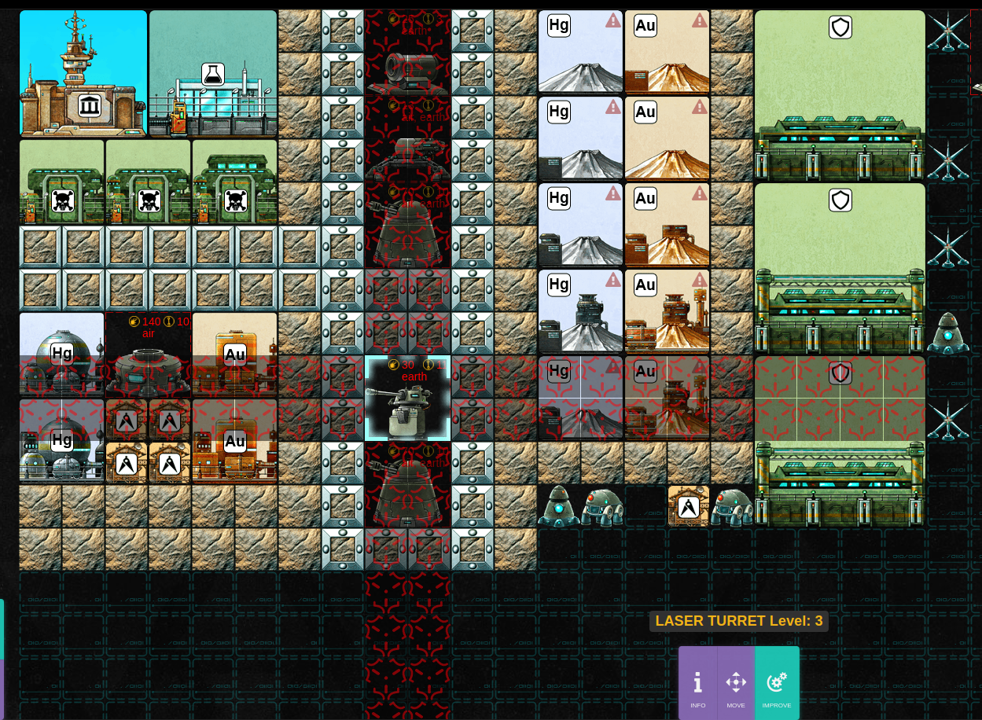This screenshot has width=982, height=720.
Task: Select the laboratory building with flask icon
Action: click(x=213, y=75)
